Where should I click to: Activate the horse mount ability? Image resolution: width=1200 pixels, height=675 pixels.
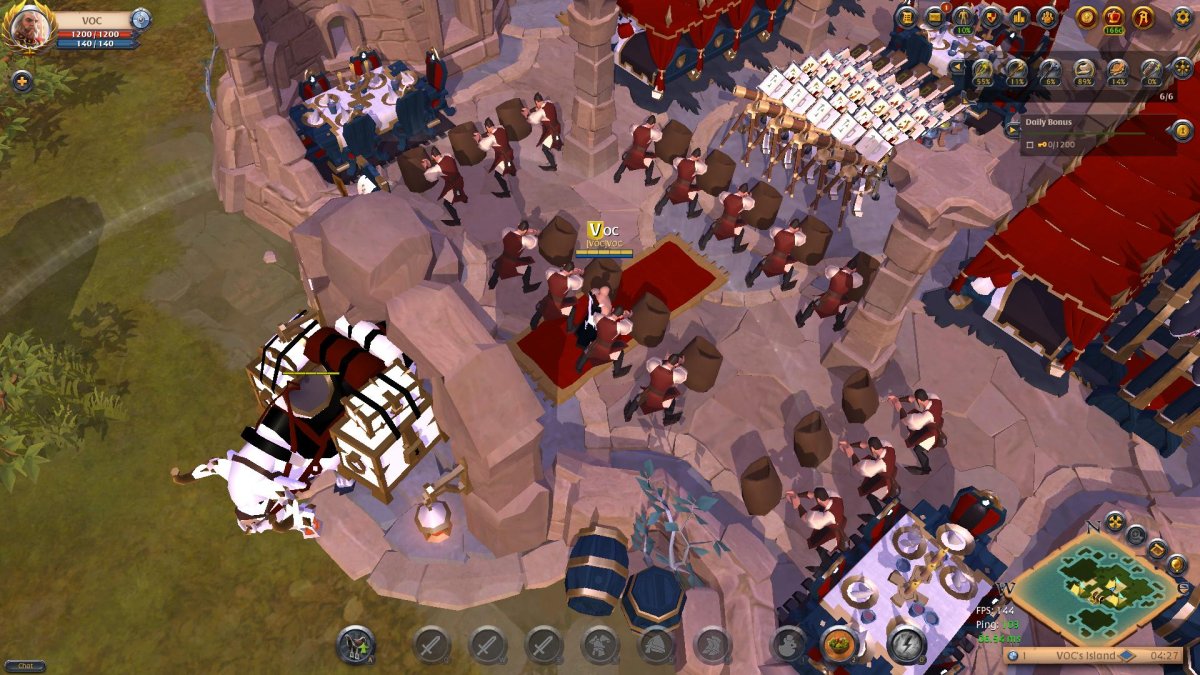(355, 645)
